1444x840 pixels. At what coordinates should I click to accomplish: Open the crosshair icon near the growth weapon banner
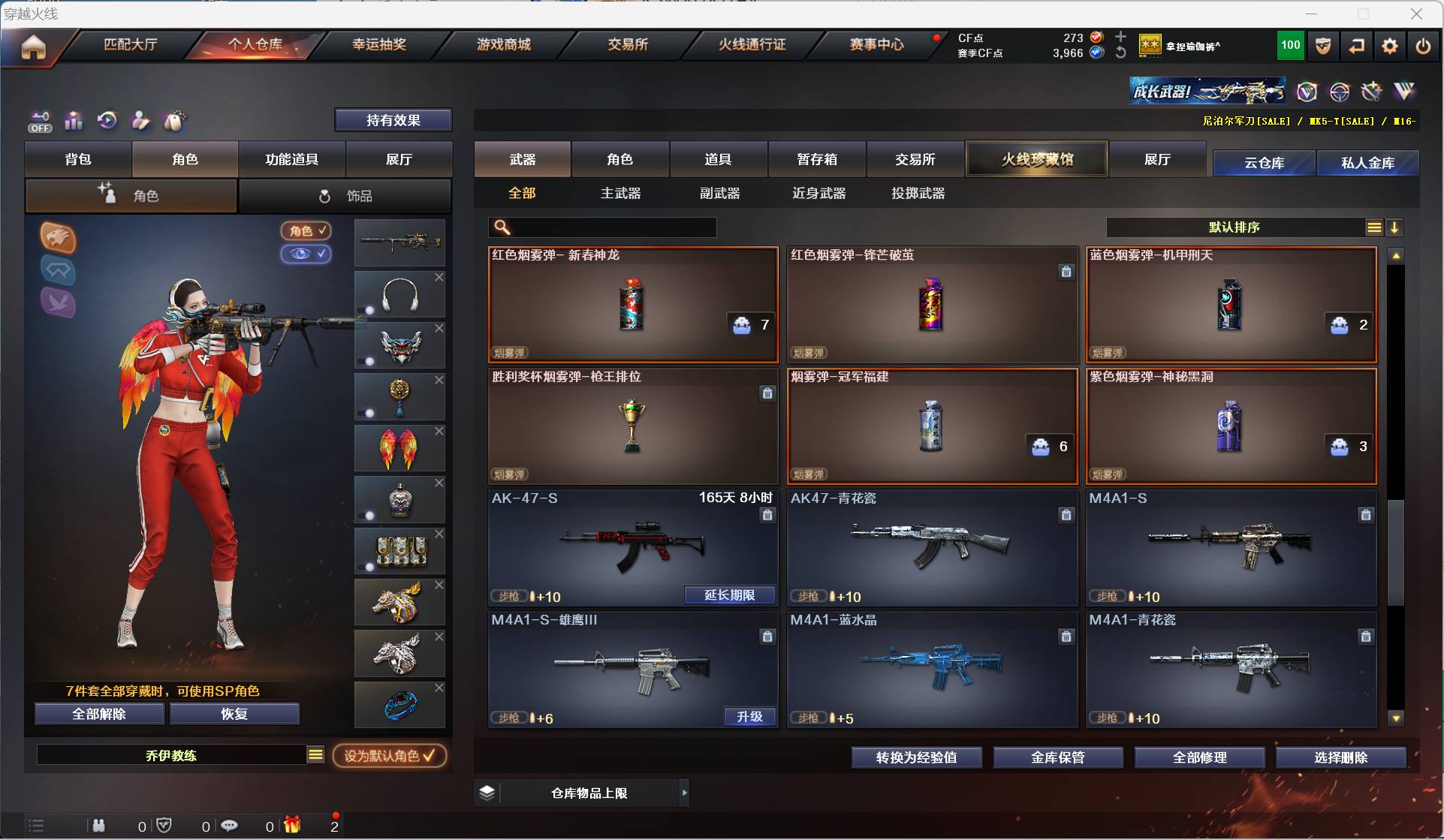click(1340, 92)
